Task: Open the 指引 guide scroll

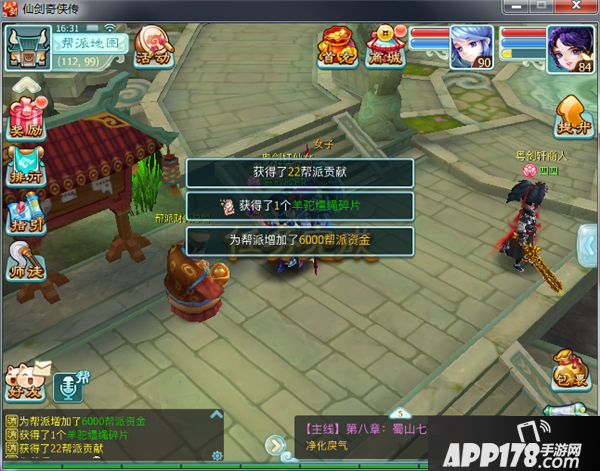Action: (26, 212)
